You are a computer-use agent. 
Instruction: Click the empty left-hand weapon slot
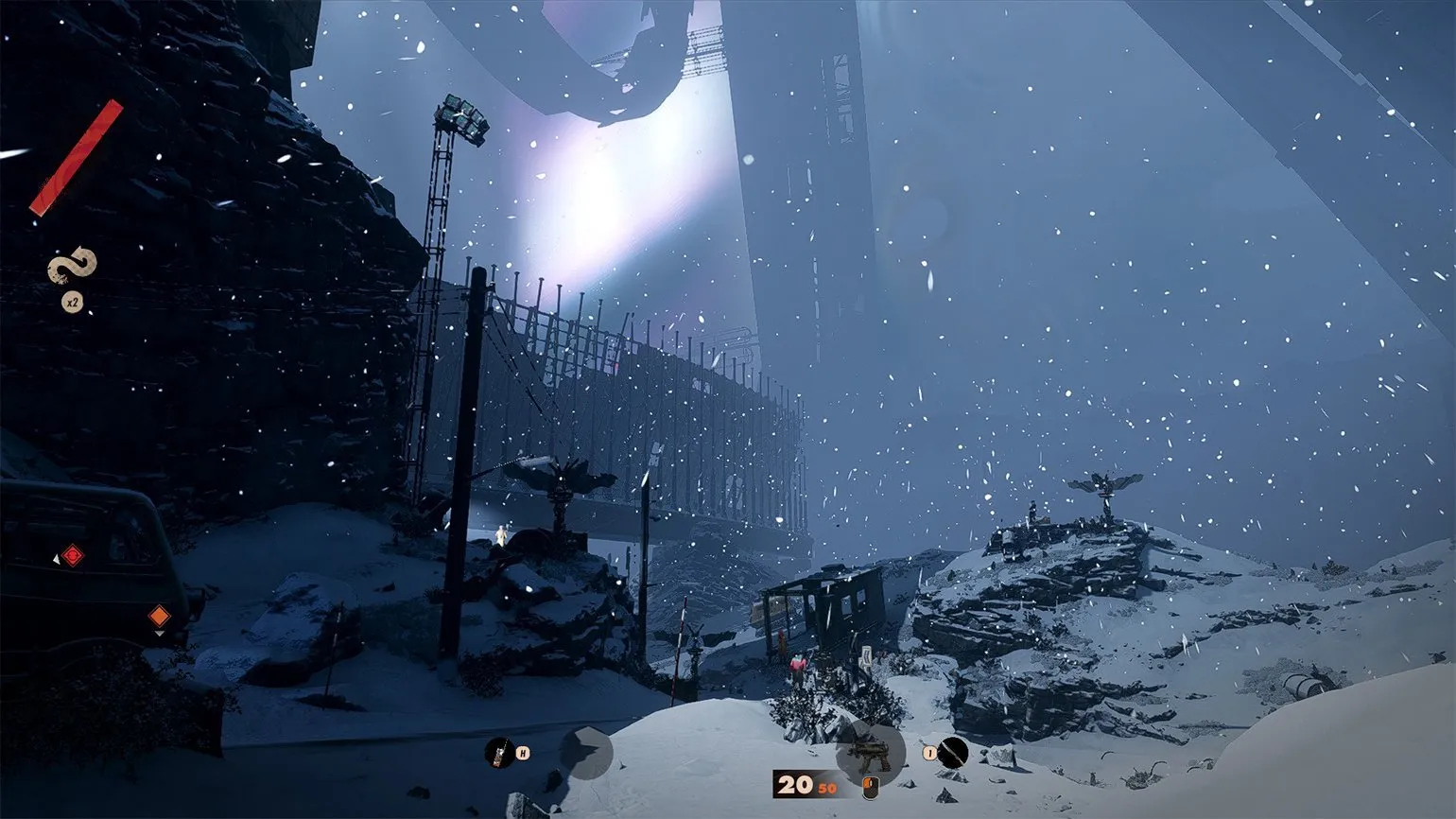click(586, 753)
